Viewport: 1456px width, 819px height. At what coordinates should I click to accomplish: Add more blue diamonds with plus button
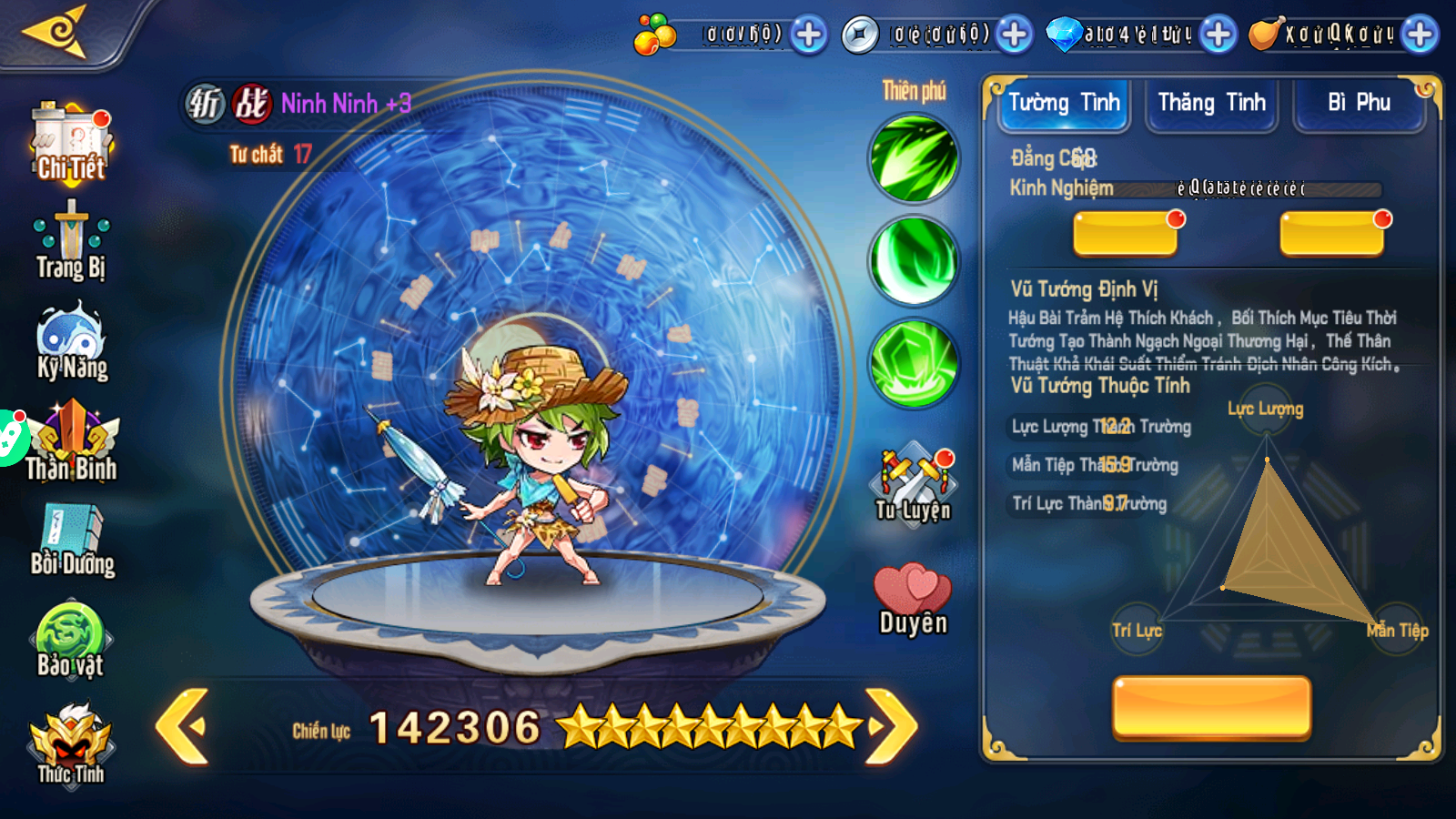(1218, 35)
